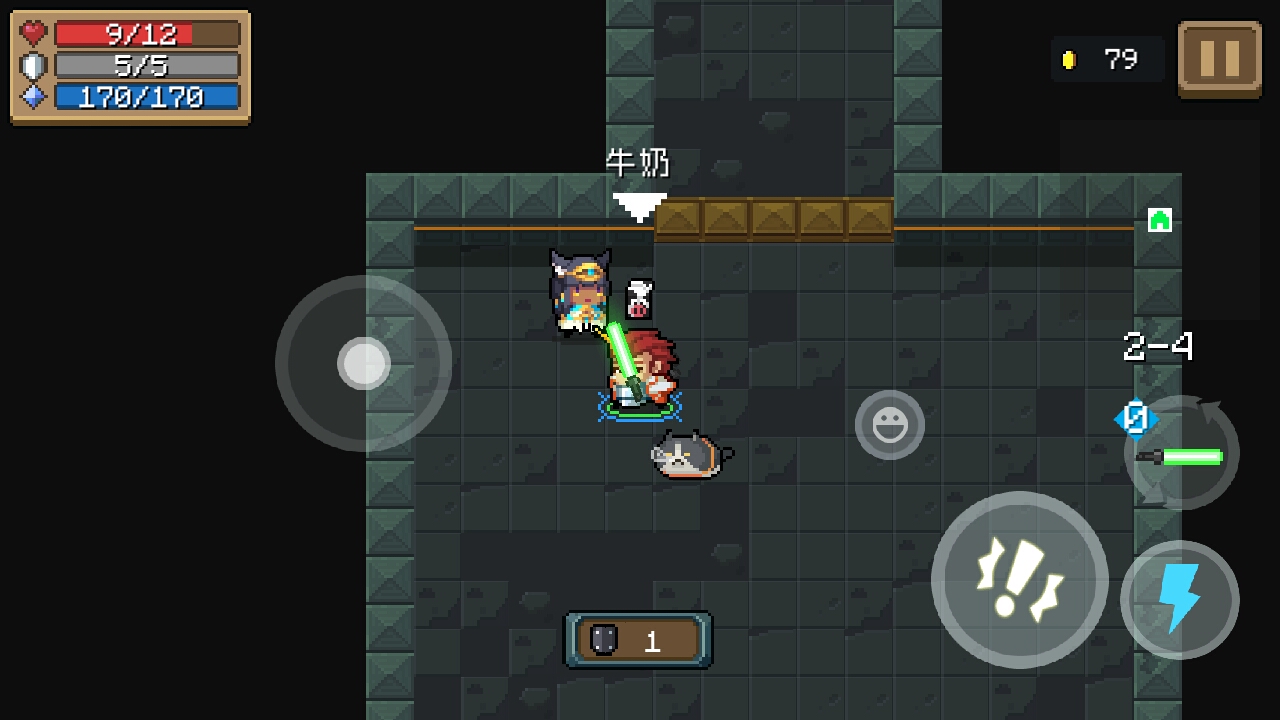Image resolution: width=1280 pixels, height=720 pixels.
Task: Click the virtual movement joystick
Action: [x=363, y=363]
